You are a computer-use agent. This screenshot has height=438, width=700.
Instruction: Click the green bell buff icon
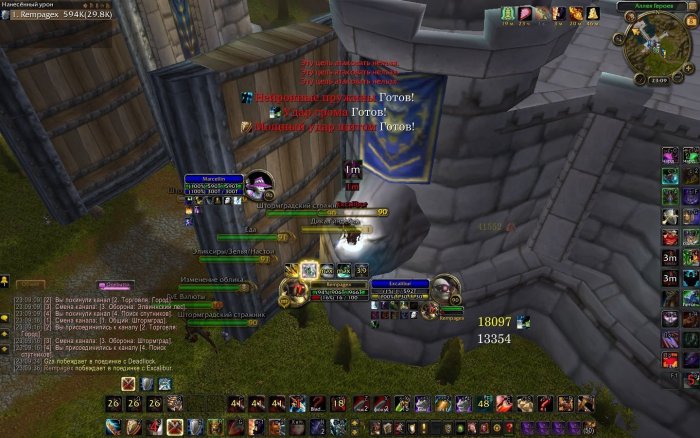click(509, 13)
